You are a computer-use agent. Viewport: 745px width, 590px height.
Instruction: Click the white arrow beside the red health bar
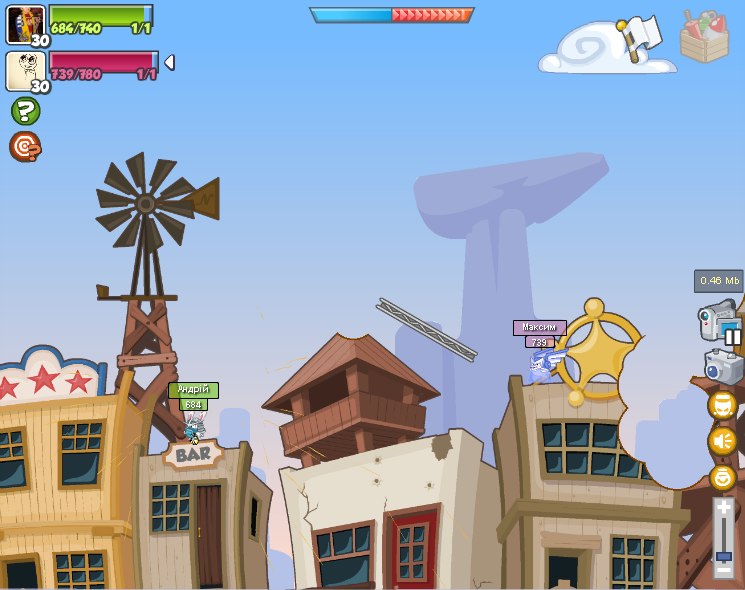[169, 63]
